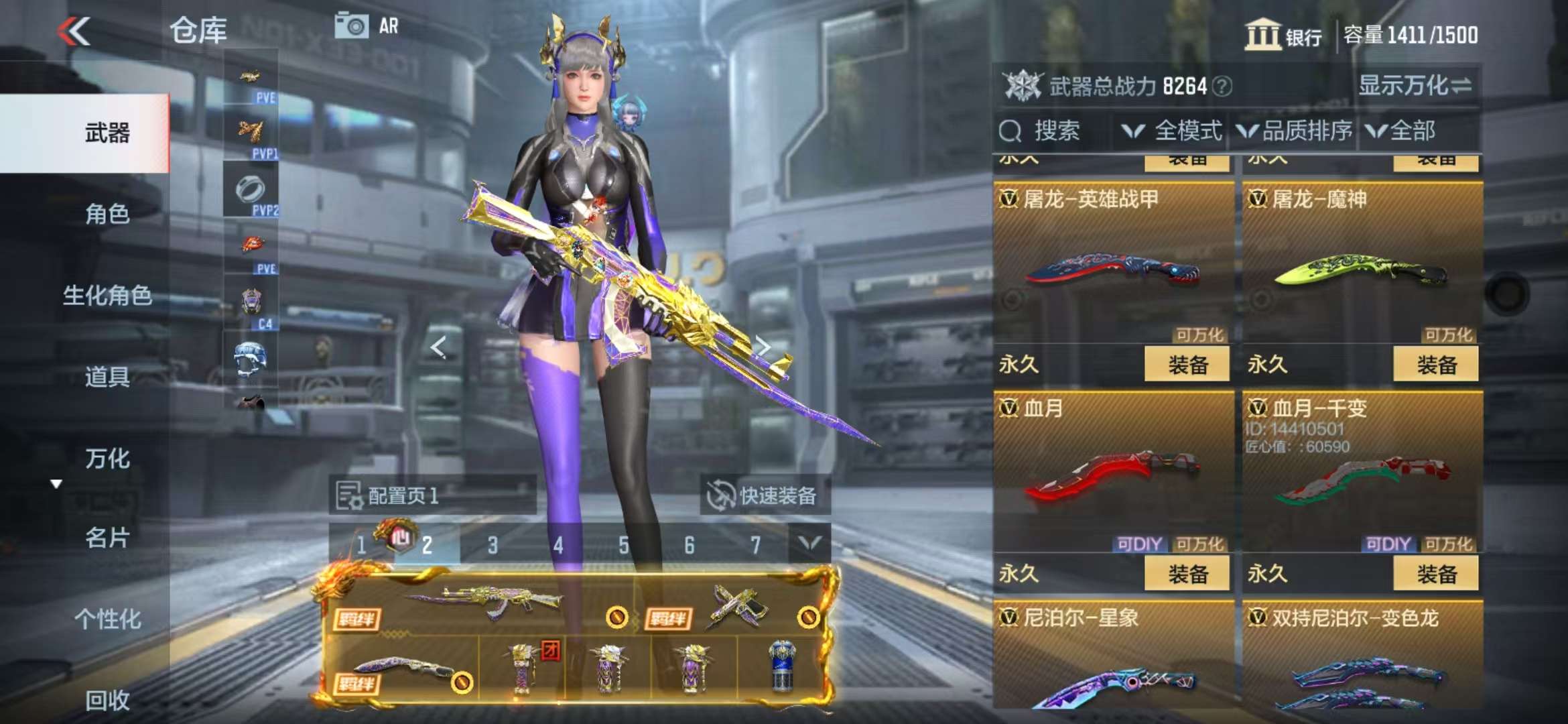1568x724 pixels.
Task: Switch to the 名片 tab
Action: tap(107, 538)
